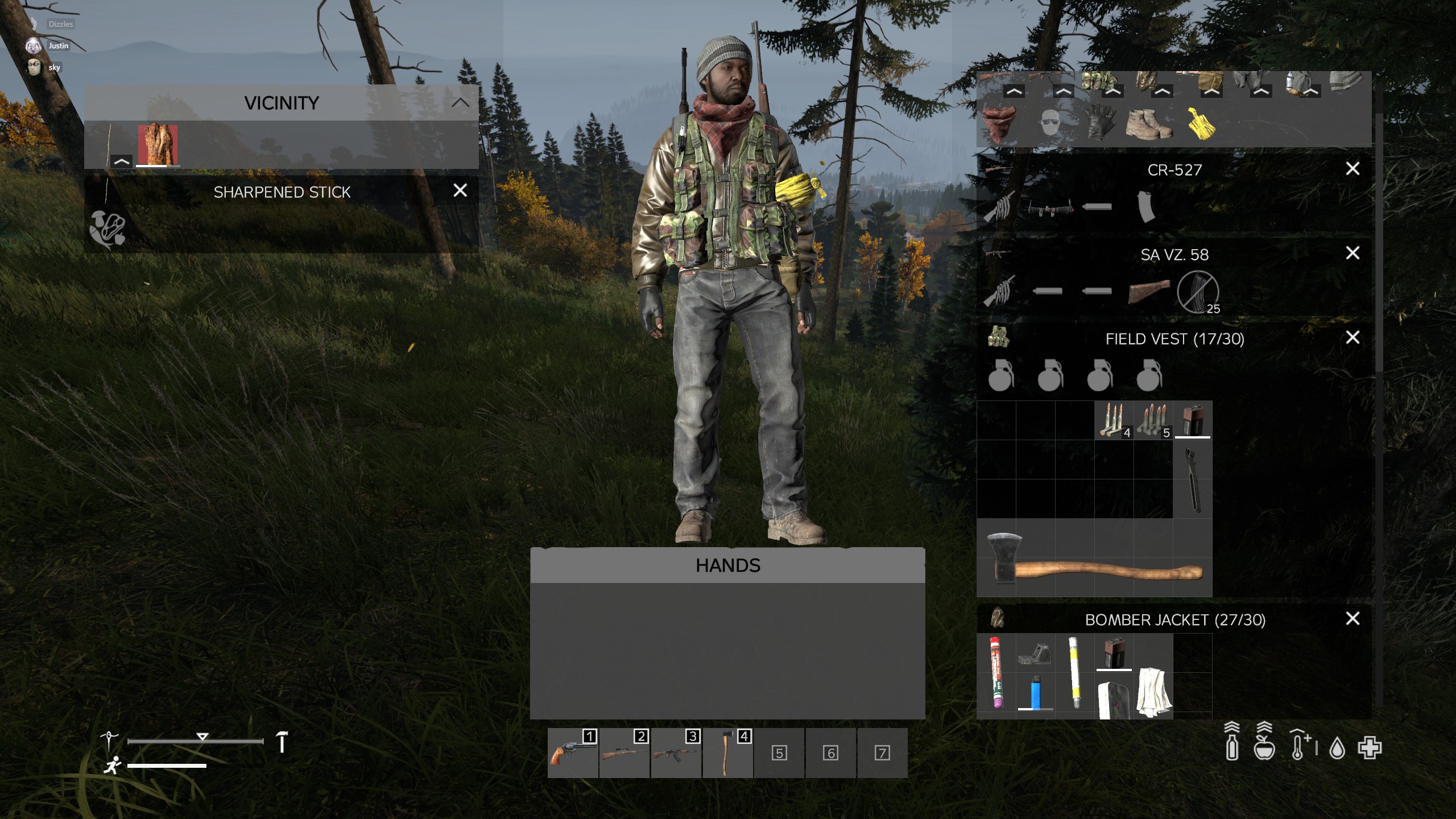Expand the shemagh scarf slot chevron
This screenshot has height=819, width=1456.
tap(1014, 91)
